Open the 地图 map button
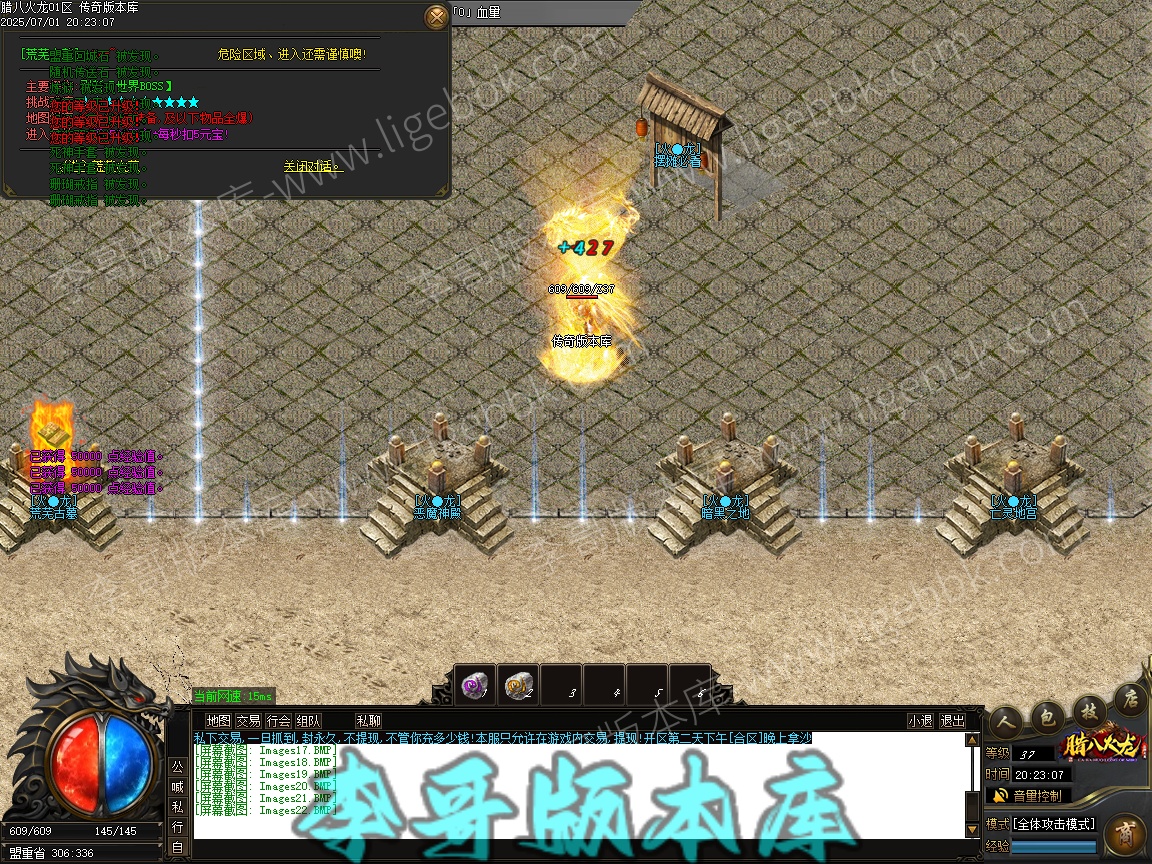The width and height of the screenshot is (1152, 864). (218, 720)
